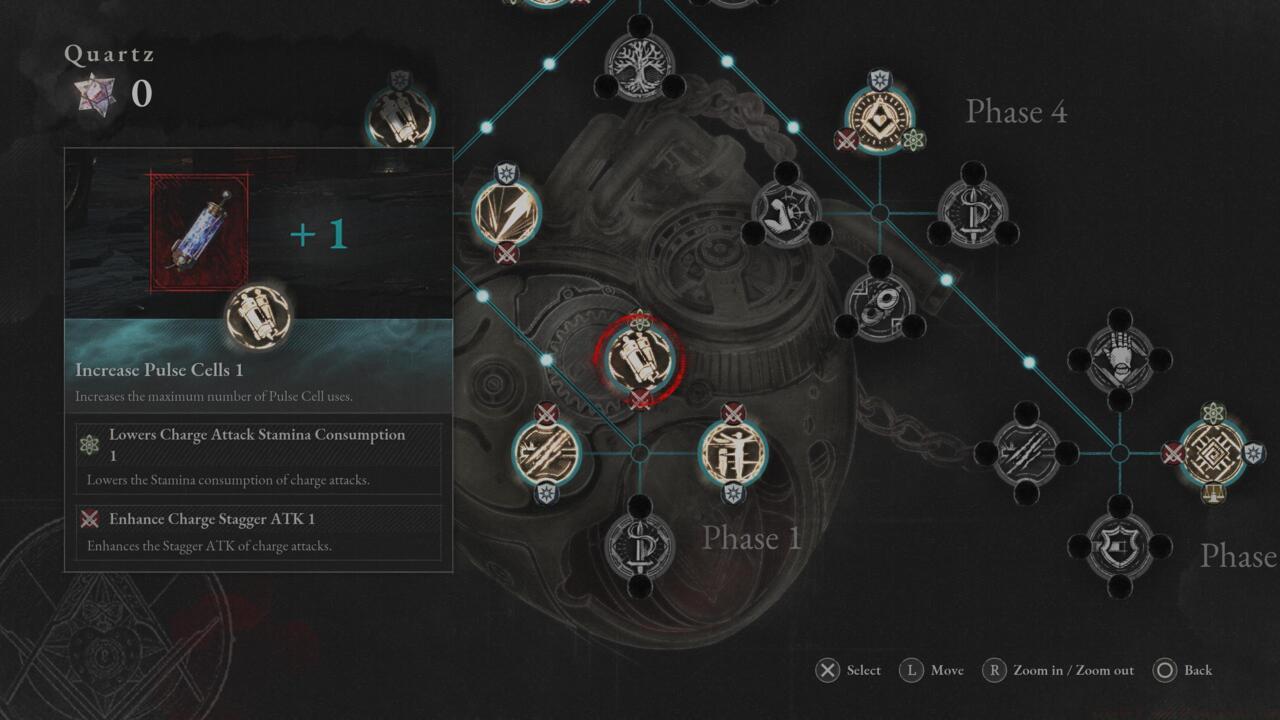Pick the Phase 4 sword and serpent node
Viewport: 1280px width, 720px height.
pyautogui.click(x=973, y=212)
